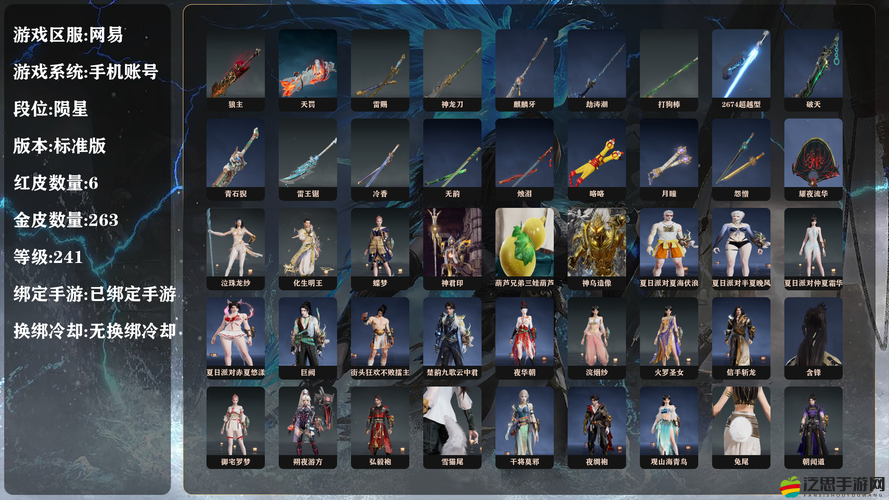Image resolution: width=889 pixels, height=500 pixels.
Task: Choose the 咯咯 yellow chicken weapon skin
Action: pyautogui.click(x=596, y=158)
